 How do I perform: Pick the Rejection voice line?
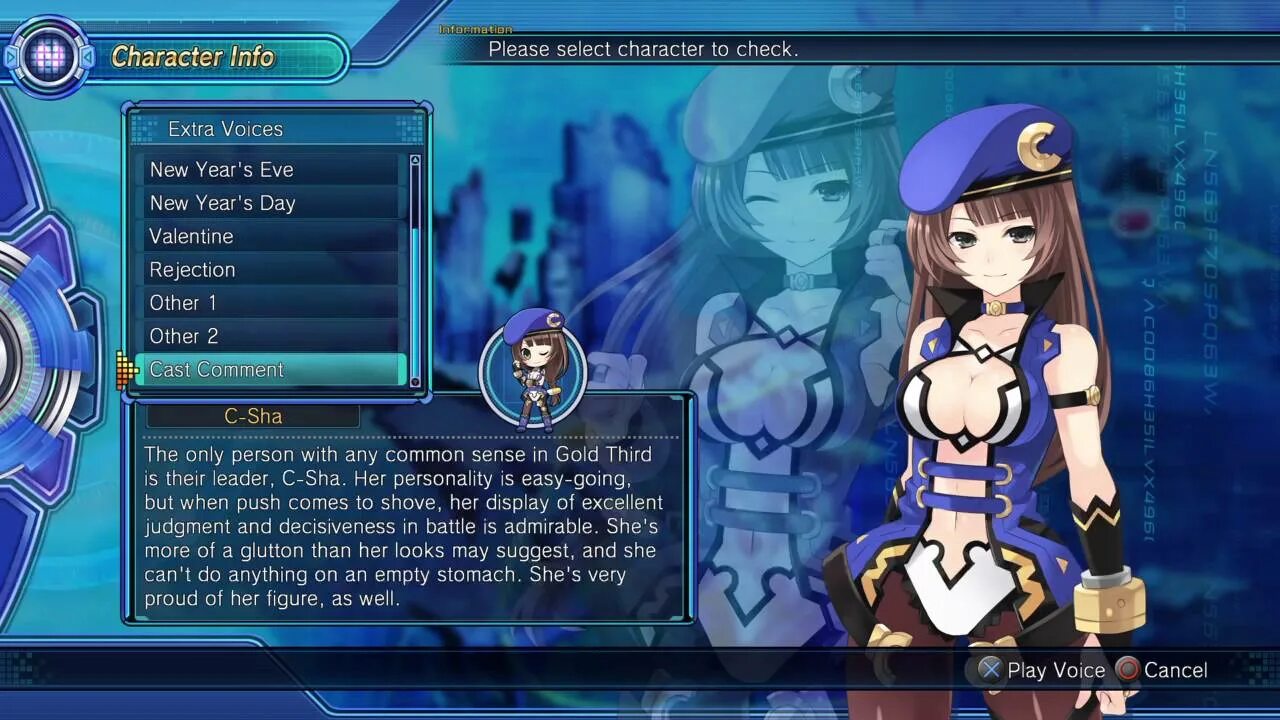(x=270, y=270)
